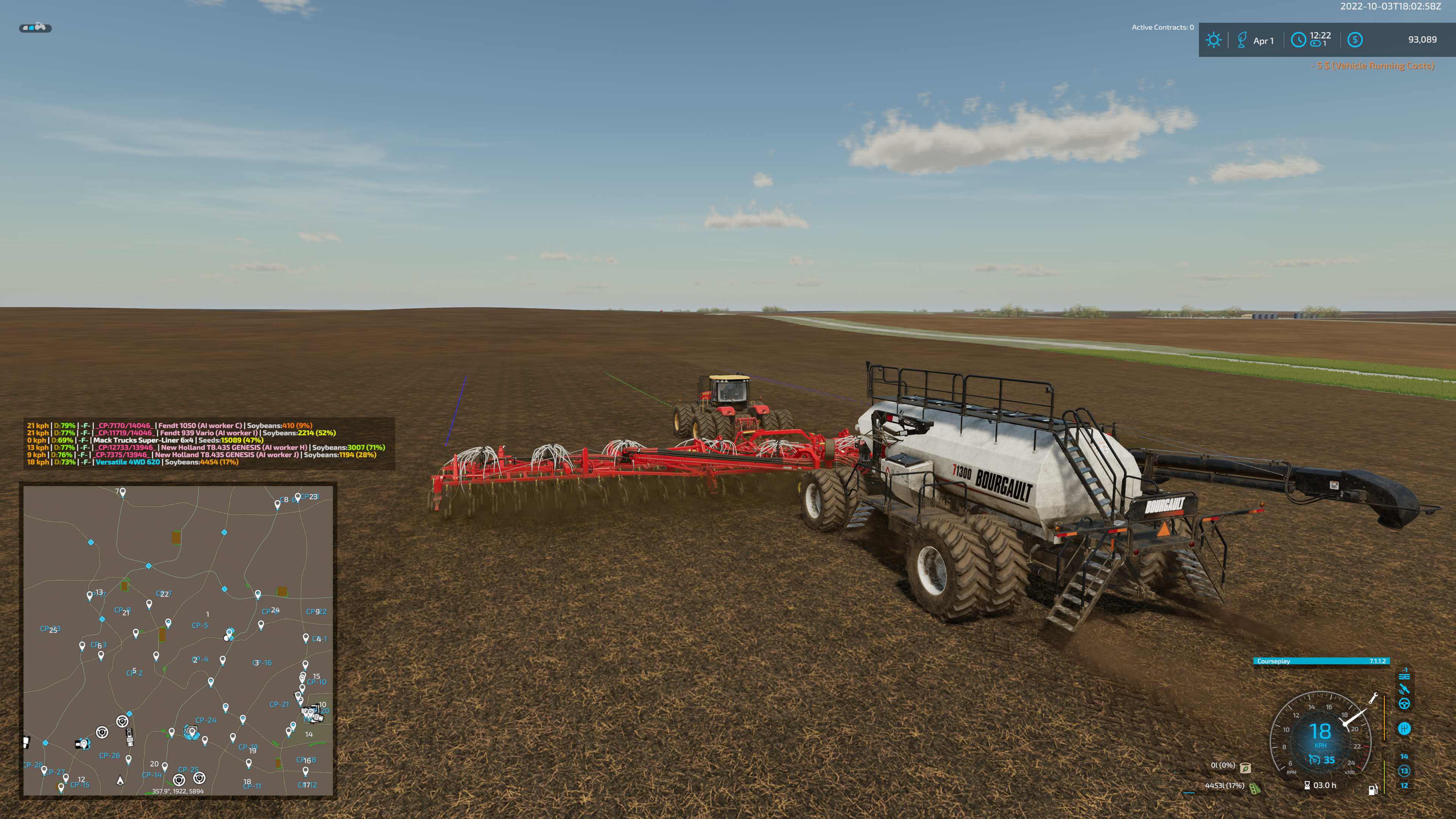Click the tractor icon in the top-left corner

(36, 27)
